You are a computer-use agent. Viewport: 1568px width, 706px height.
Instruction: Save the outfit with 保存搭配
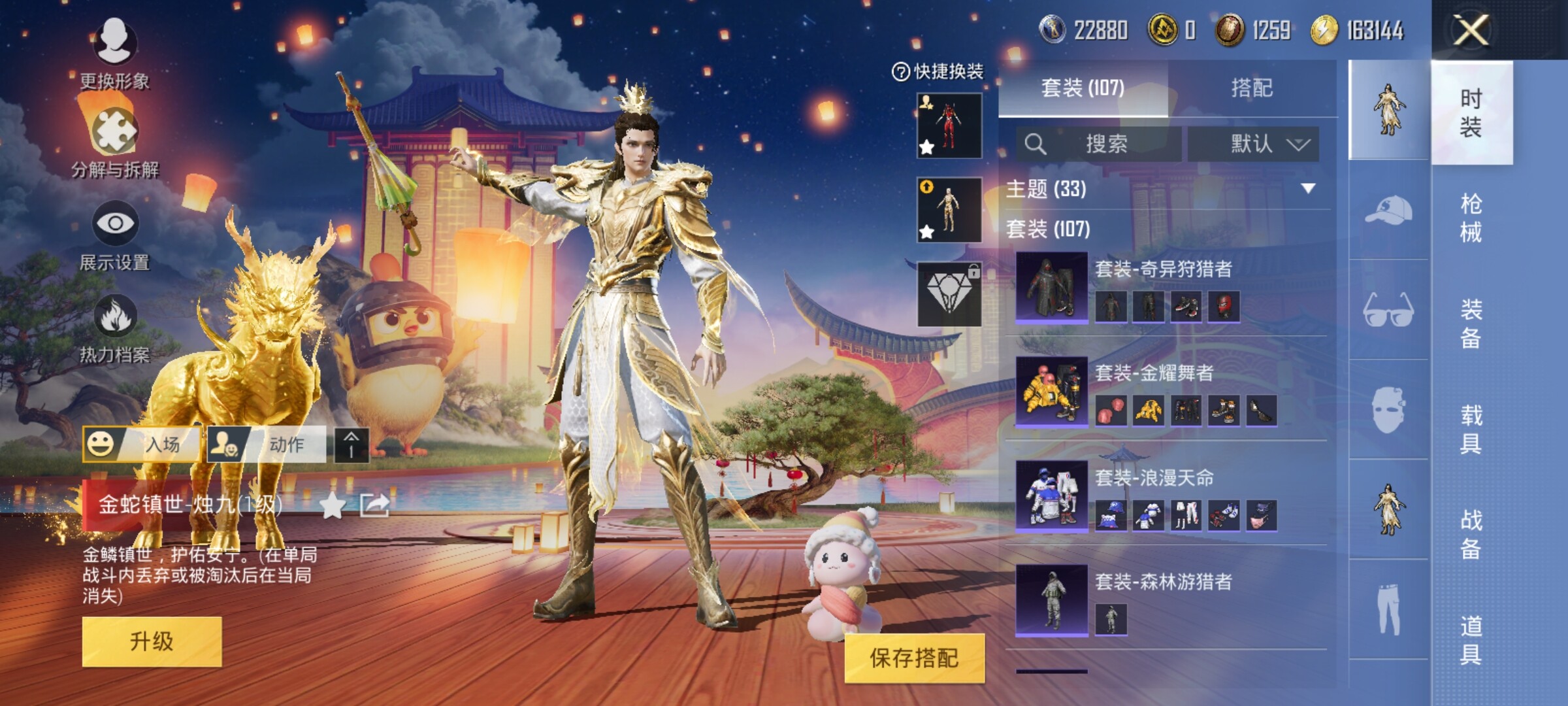[x=914, y=658]
